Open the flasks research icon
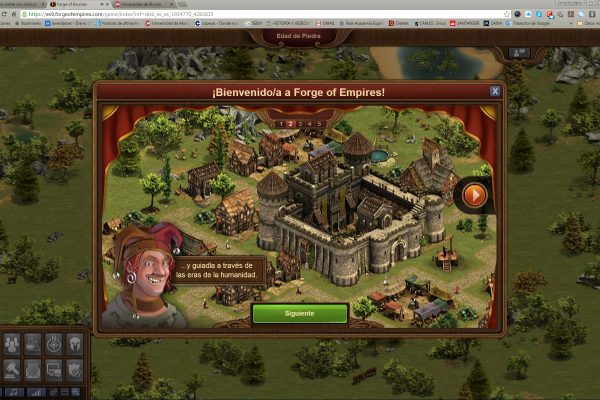Image resolution: width=600 pixels, height=400 pixels. [33, 344]
